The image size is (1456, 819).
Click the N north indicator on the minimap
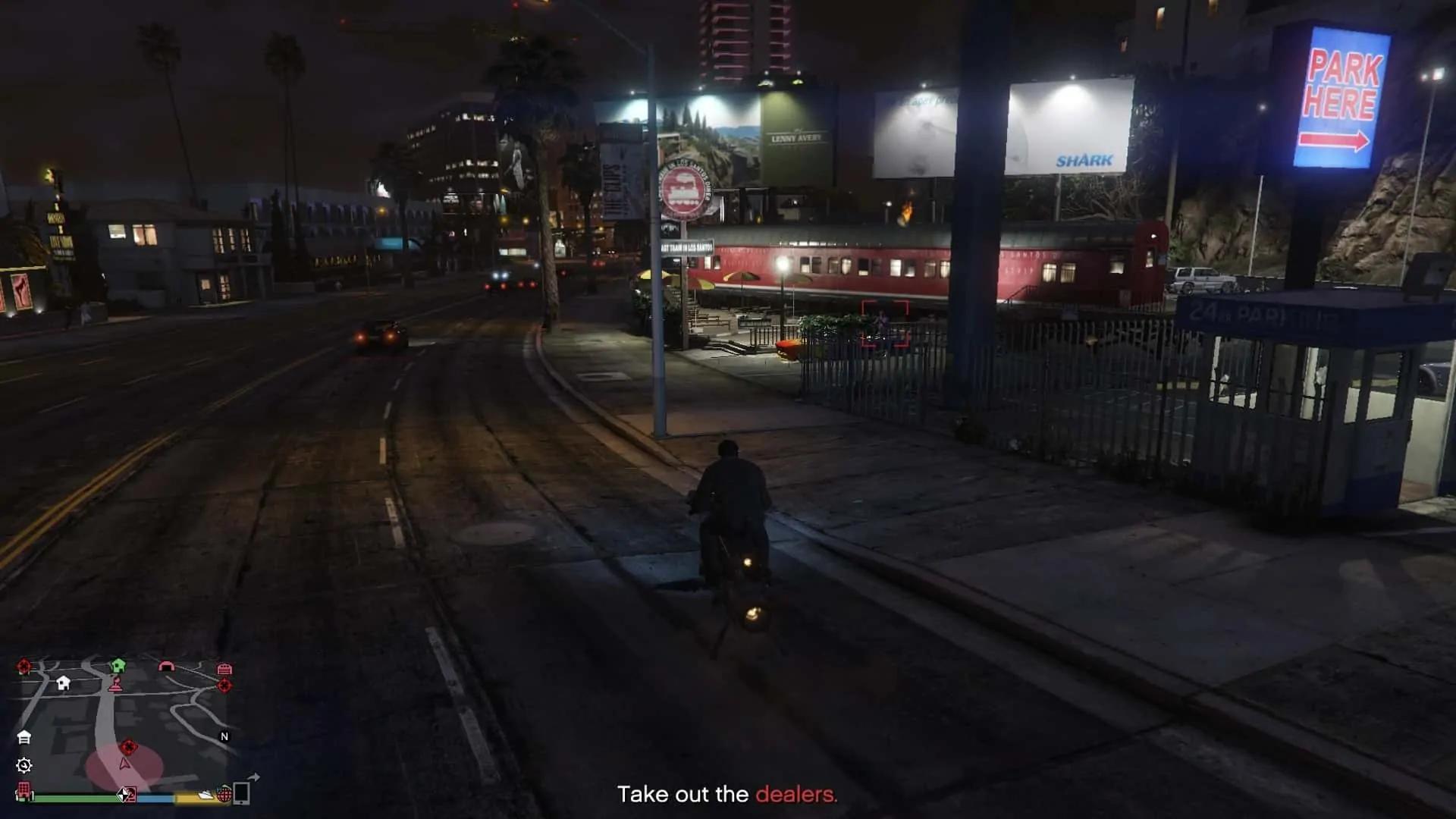click(224, 736)
